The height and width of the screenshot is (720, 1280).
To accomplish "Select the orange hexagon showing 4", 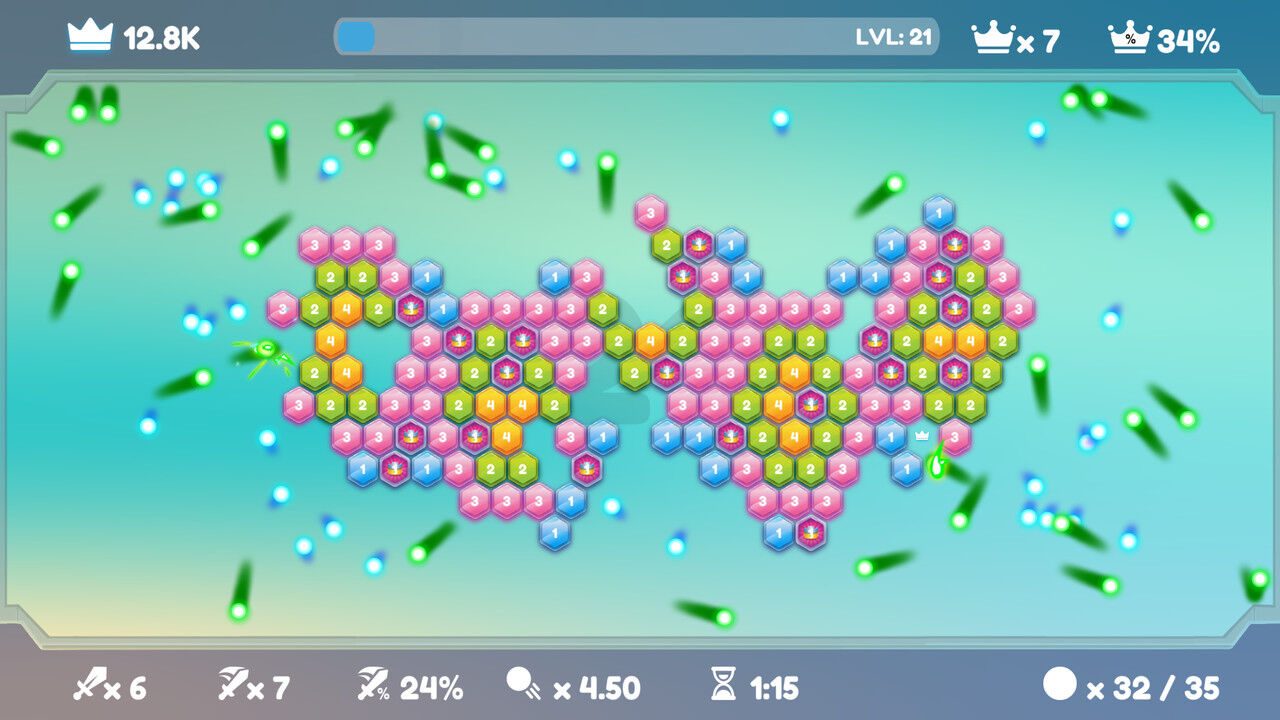I will coord(349,310).
